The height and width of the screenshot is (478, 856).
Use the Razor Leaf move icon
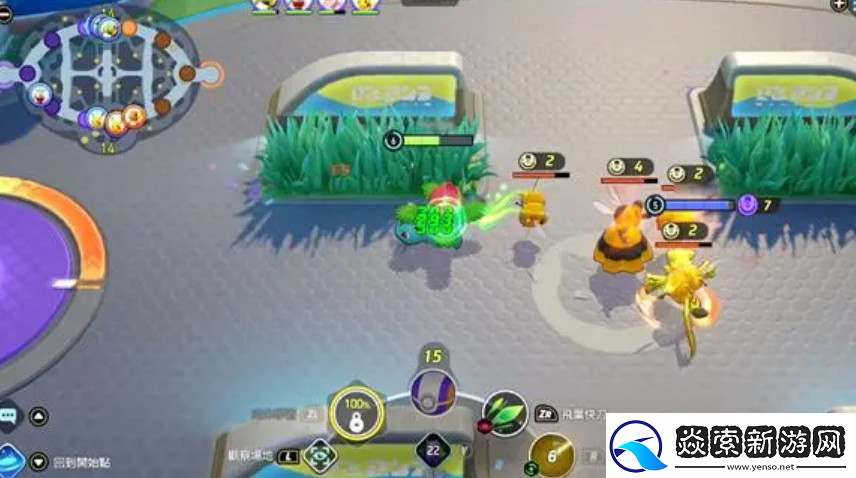click(505, 411)
